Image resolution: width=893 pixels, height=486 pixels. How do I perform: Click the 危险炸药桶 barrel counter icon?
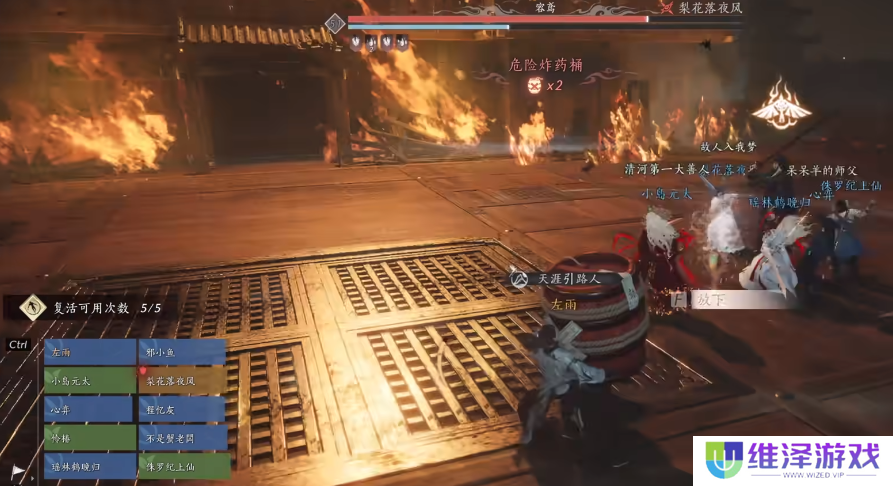(534, 85)
